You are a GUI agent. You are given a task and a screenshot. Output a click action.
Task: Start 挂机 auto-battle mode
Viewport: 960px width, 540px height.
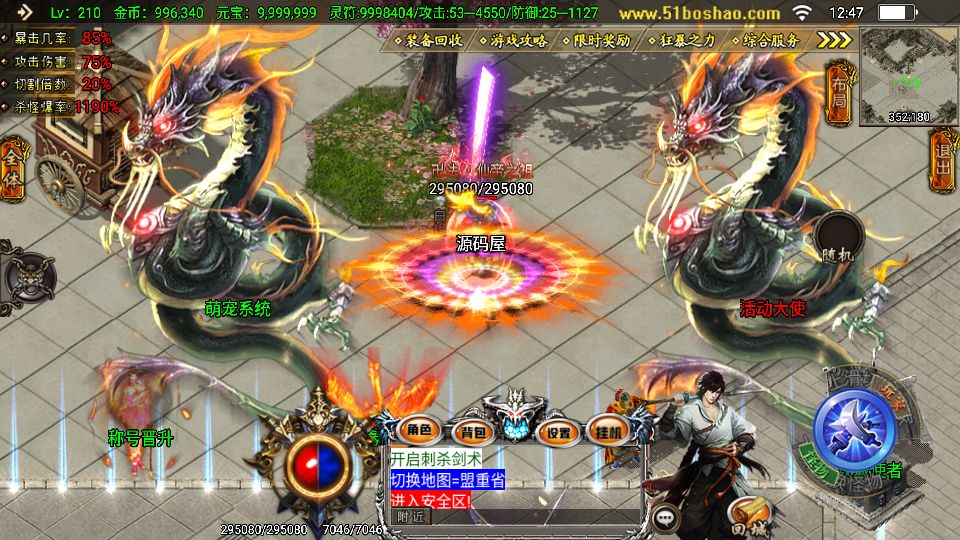click(x=609, y=432)
